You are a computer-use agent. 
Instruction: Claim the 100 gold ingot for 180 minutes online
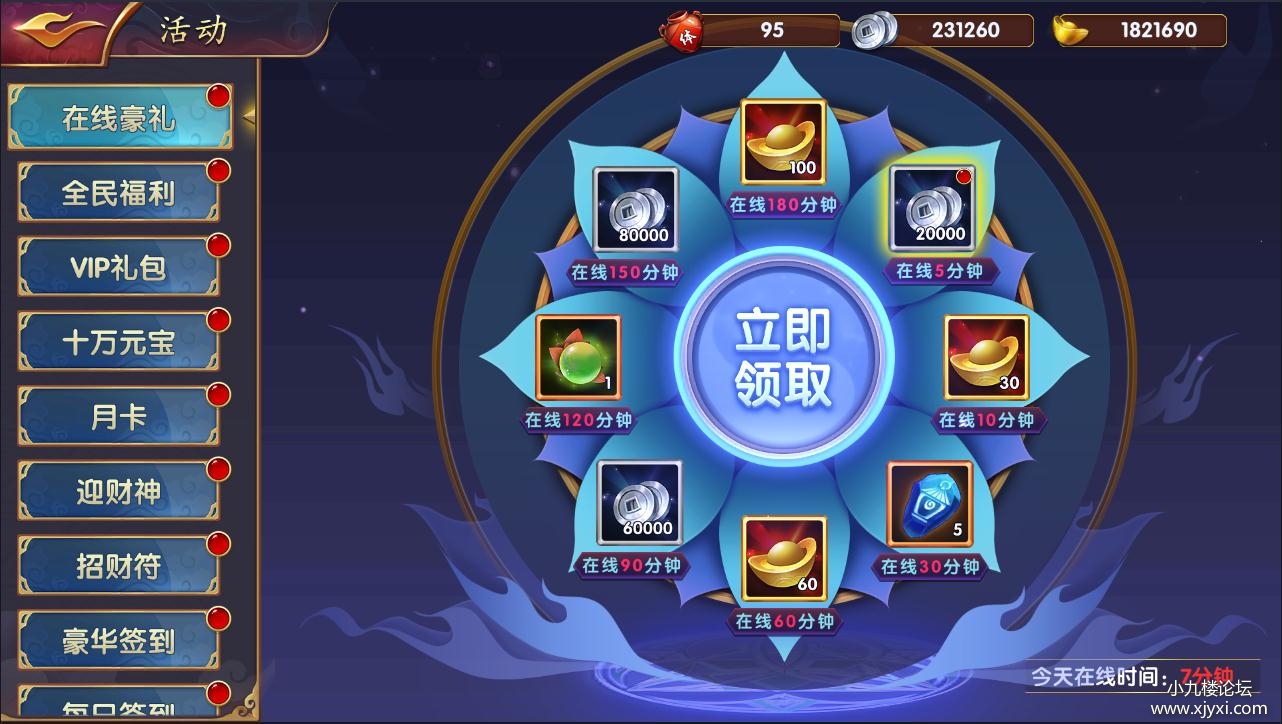783,140
